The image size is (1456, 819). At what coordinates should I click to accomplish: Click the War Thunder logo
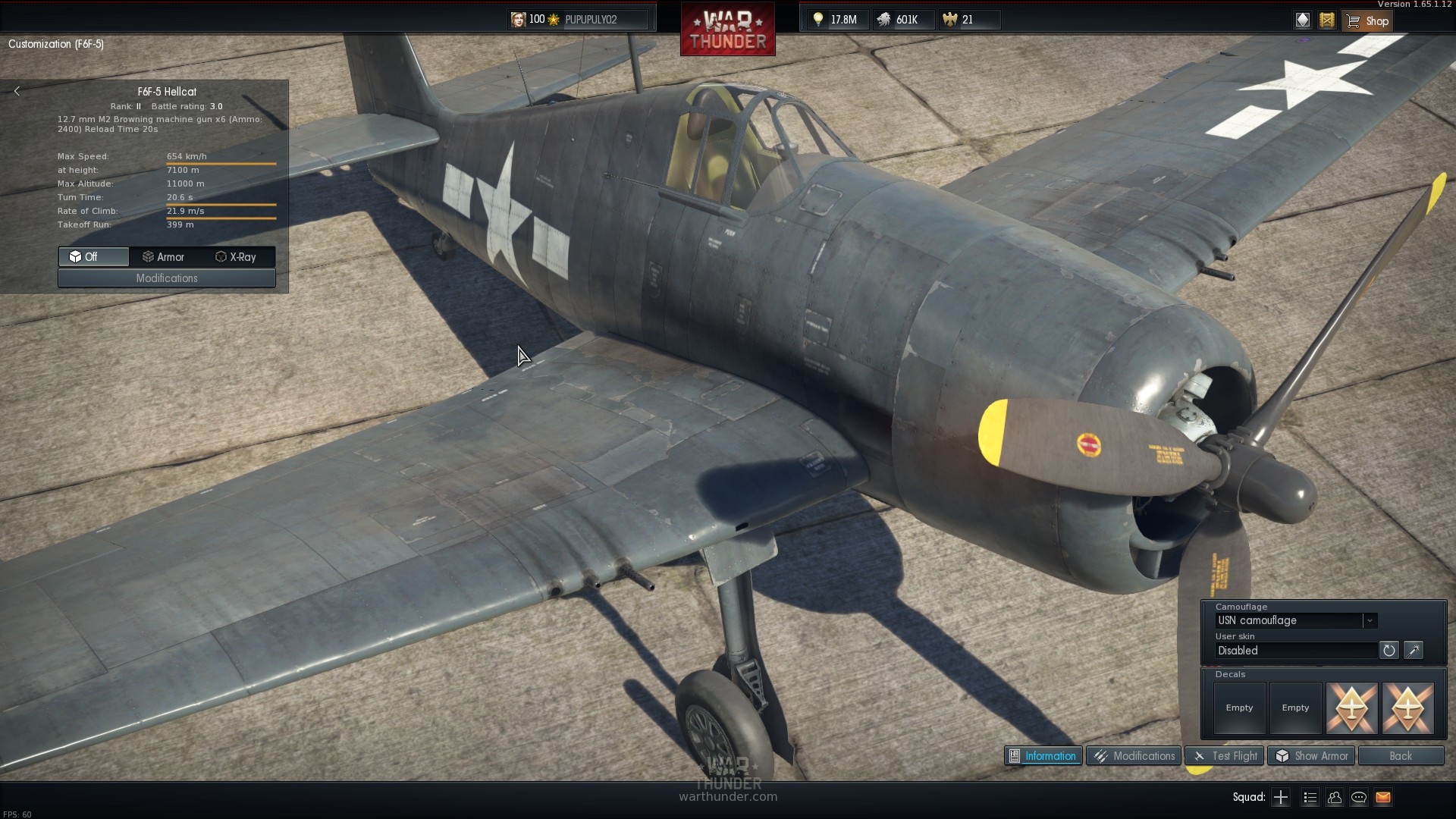(727, 30)
